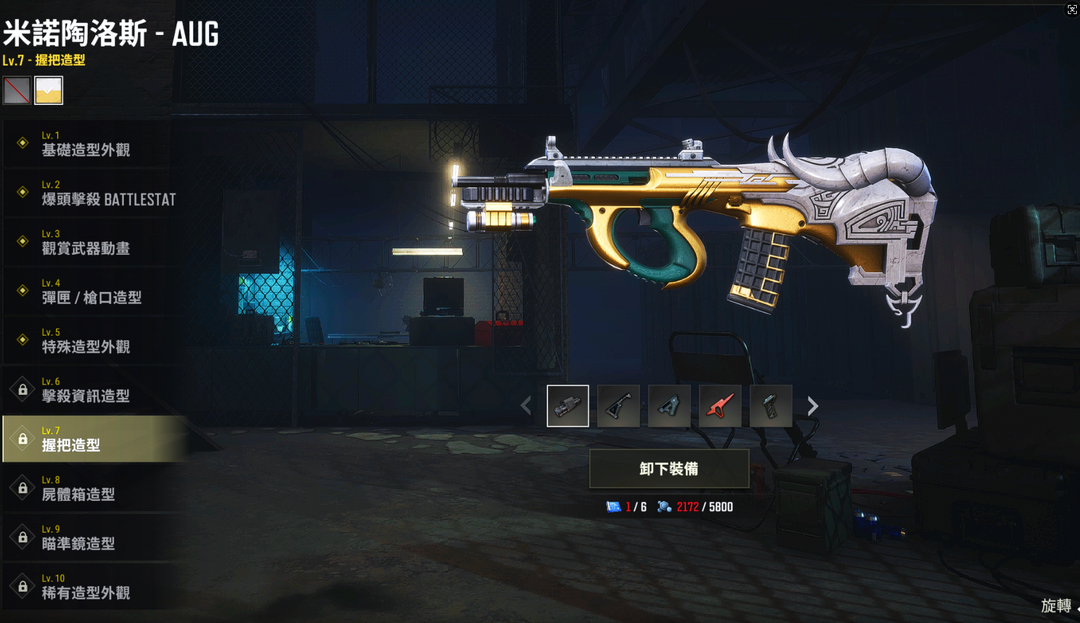
Task: Choose the black angled foregrip thumbnail
Action: 618,406
